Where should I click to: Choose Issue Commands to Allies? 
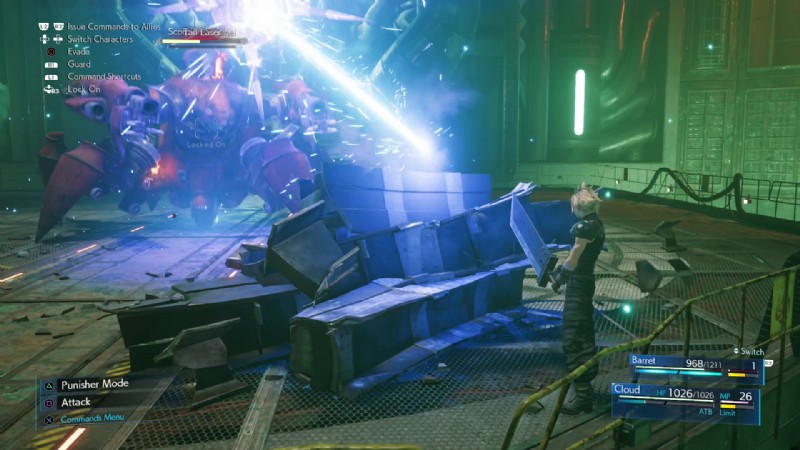point(113,27)
